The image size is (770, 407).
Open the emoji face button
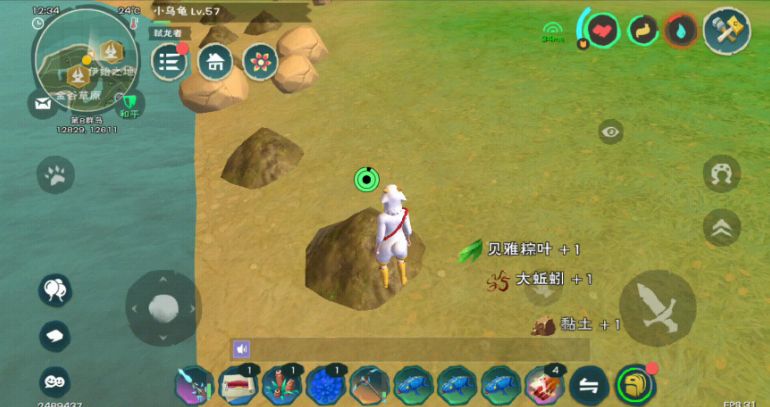click(x=55, y=381)
